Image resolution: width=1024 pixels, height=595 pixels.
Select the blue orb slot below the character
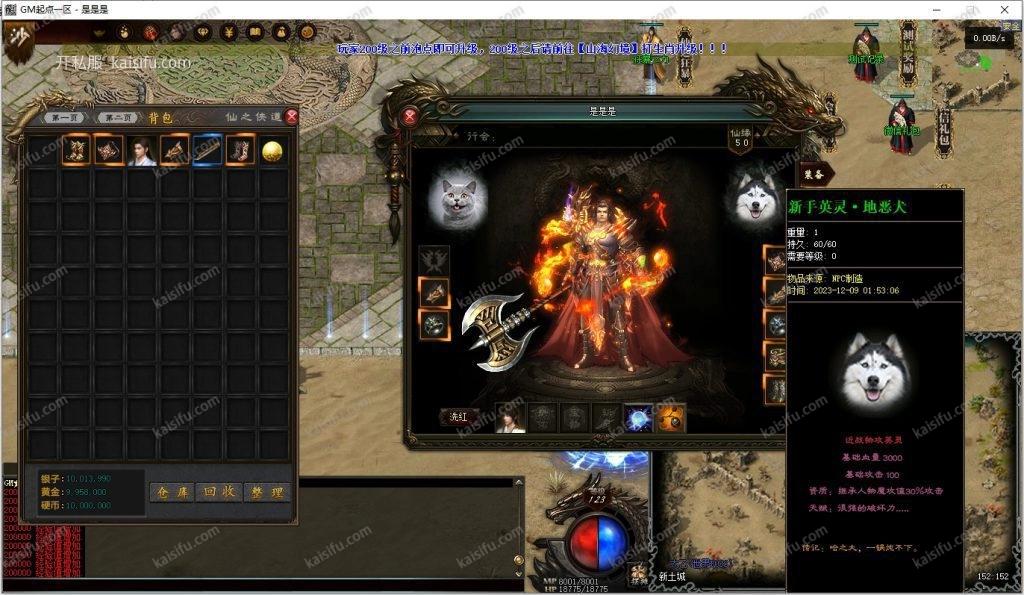[x=639, y=418]
